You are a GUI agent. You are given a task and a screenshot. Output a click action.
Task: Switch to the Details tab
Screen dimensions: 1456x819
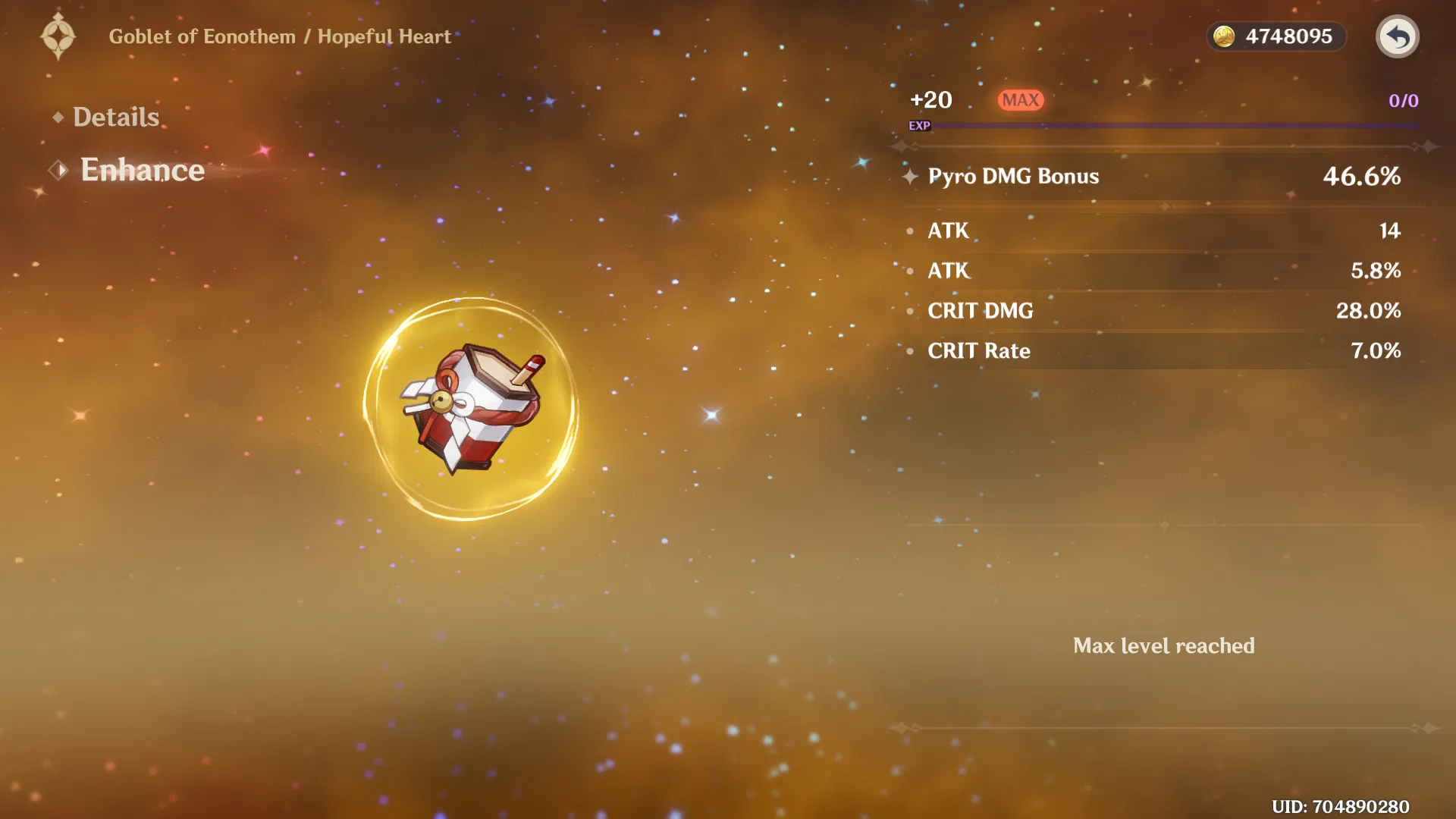coord(116,116)
